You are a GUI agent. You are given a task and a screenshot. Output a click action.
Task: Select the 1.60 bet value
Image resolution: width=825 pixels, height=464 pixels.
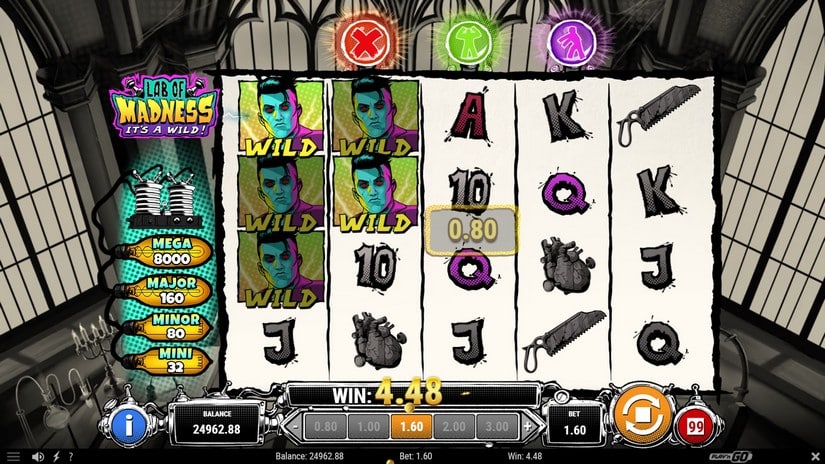[410, 425]
